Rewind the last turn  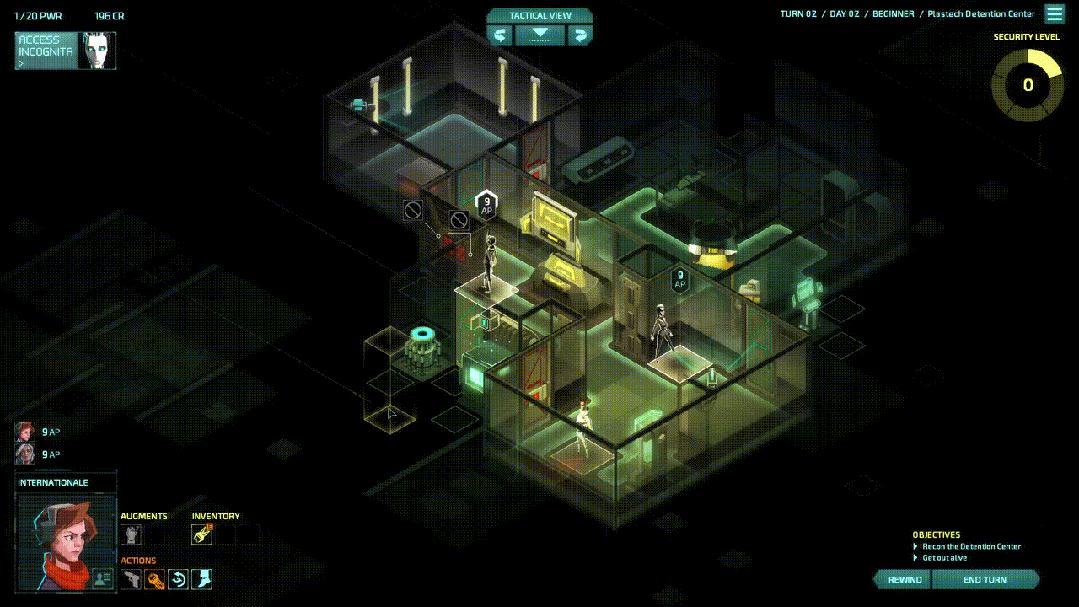point(903,580)
